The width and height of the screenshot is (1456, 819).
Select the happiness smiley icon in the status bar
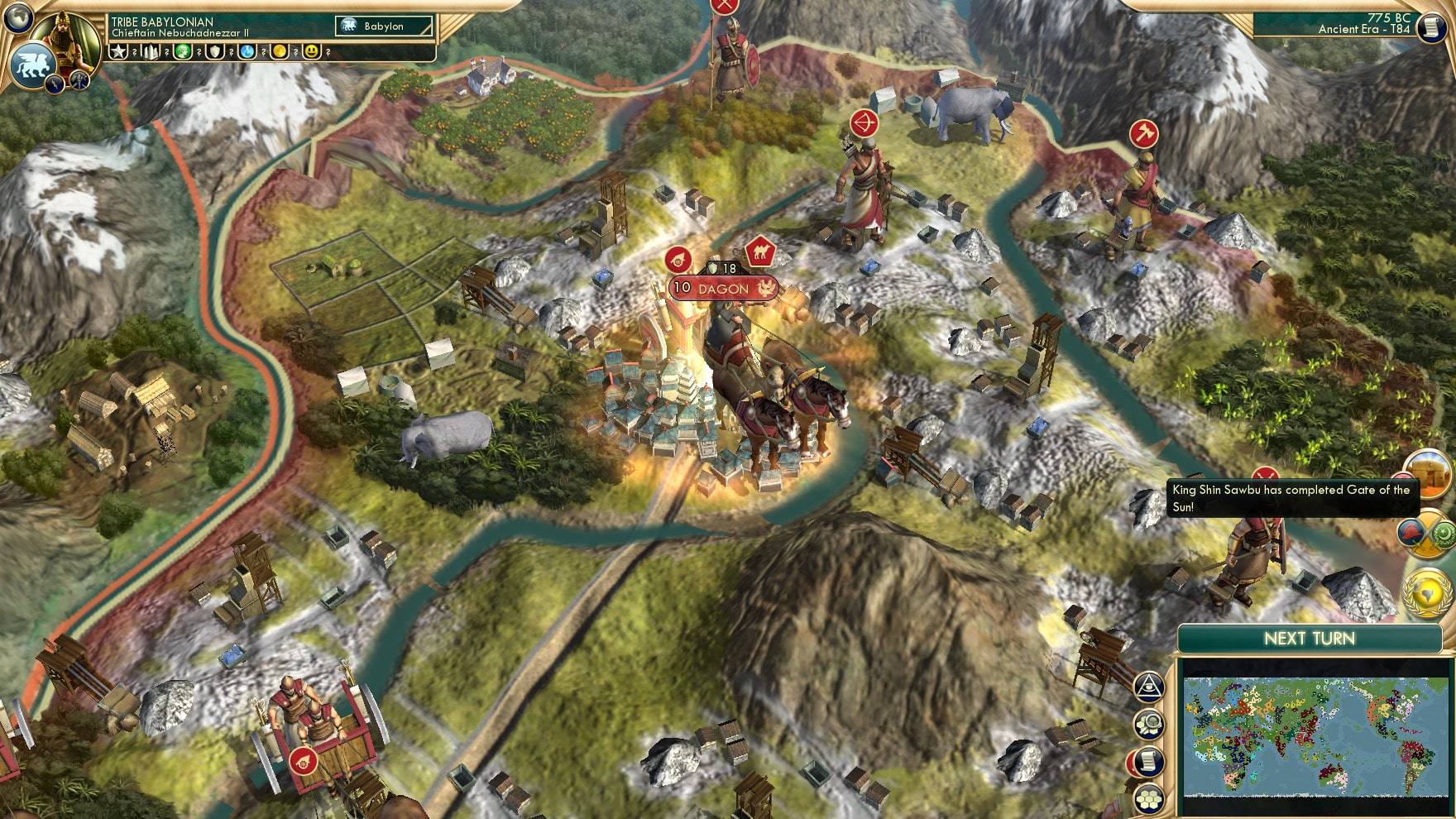(x=313, y=52)
